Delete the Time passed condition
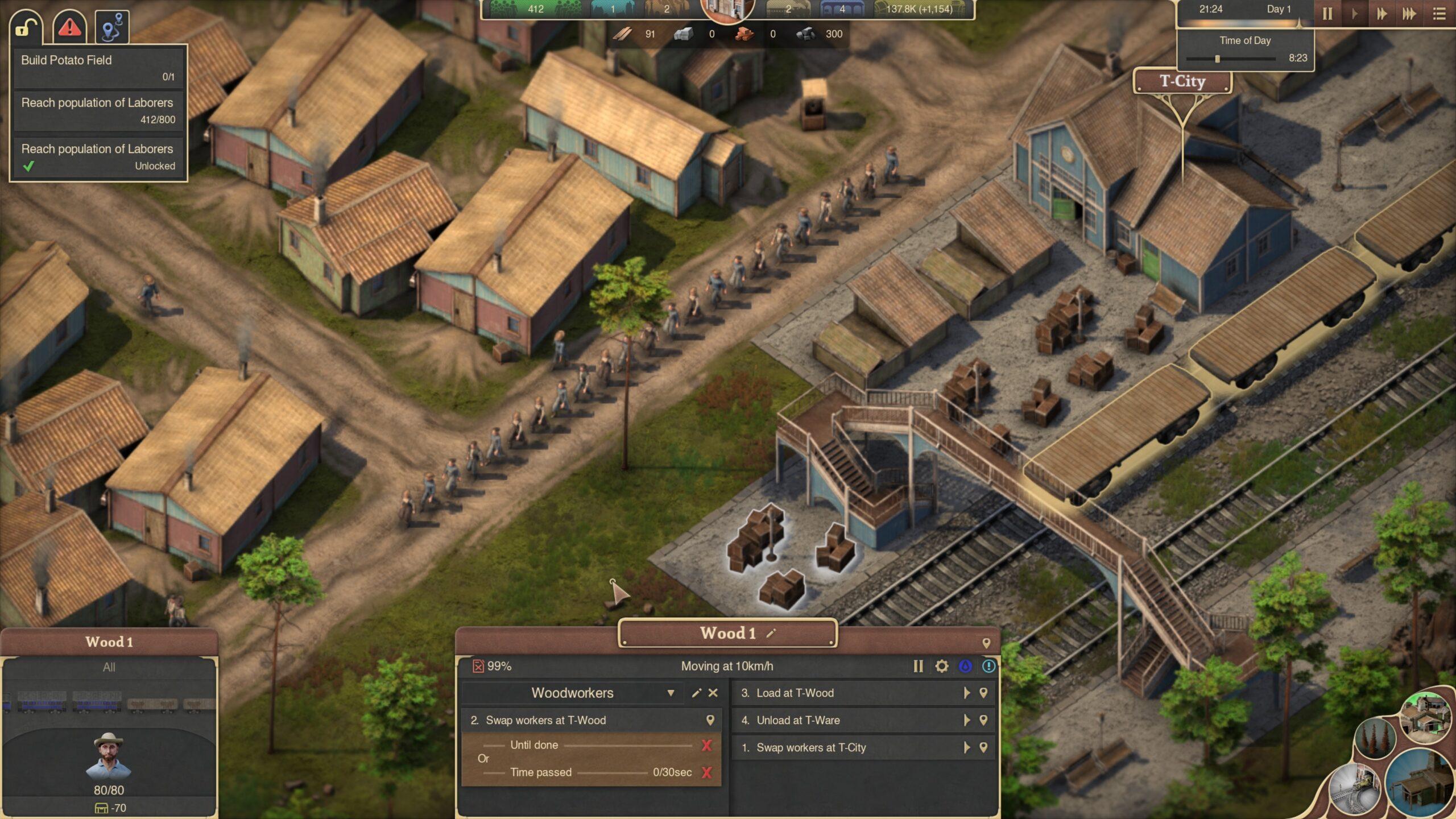The image size is (1456, 819). pos(706,772)
